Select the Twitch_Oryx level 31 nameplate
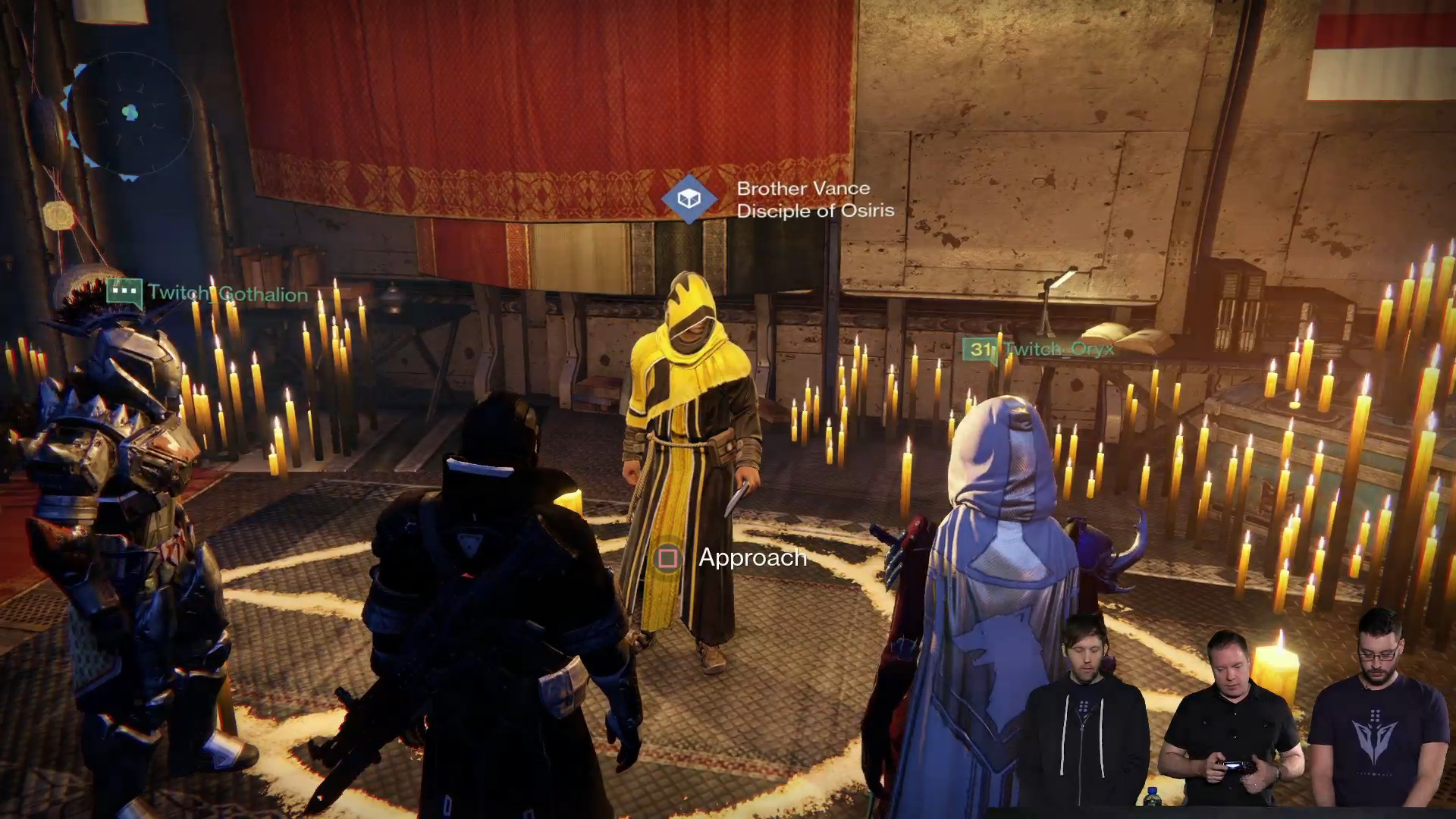The image size is (1456, 819). (1039, 349)
